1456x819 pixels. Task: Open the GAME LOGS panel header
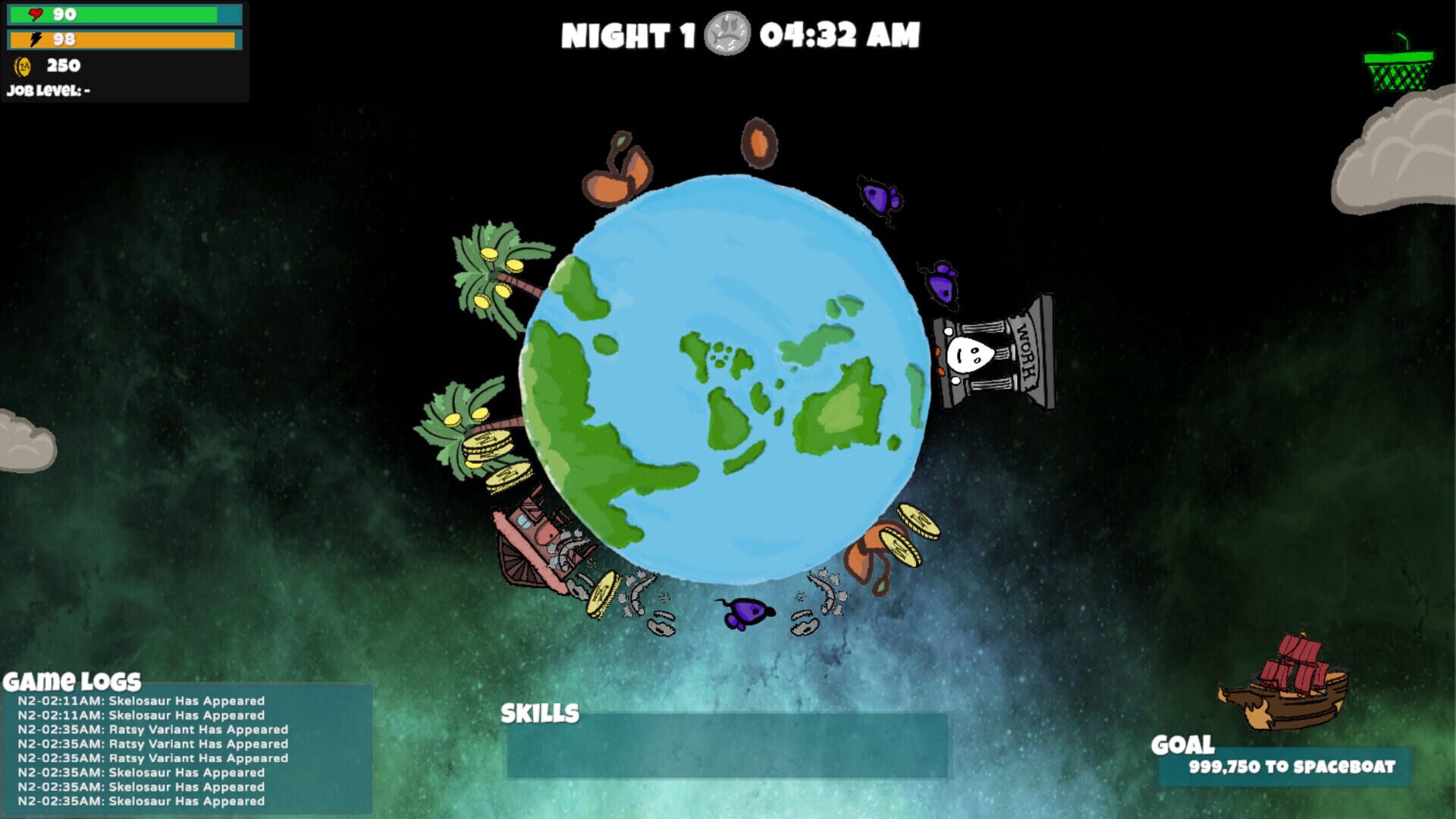click(x=72, y=679)
